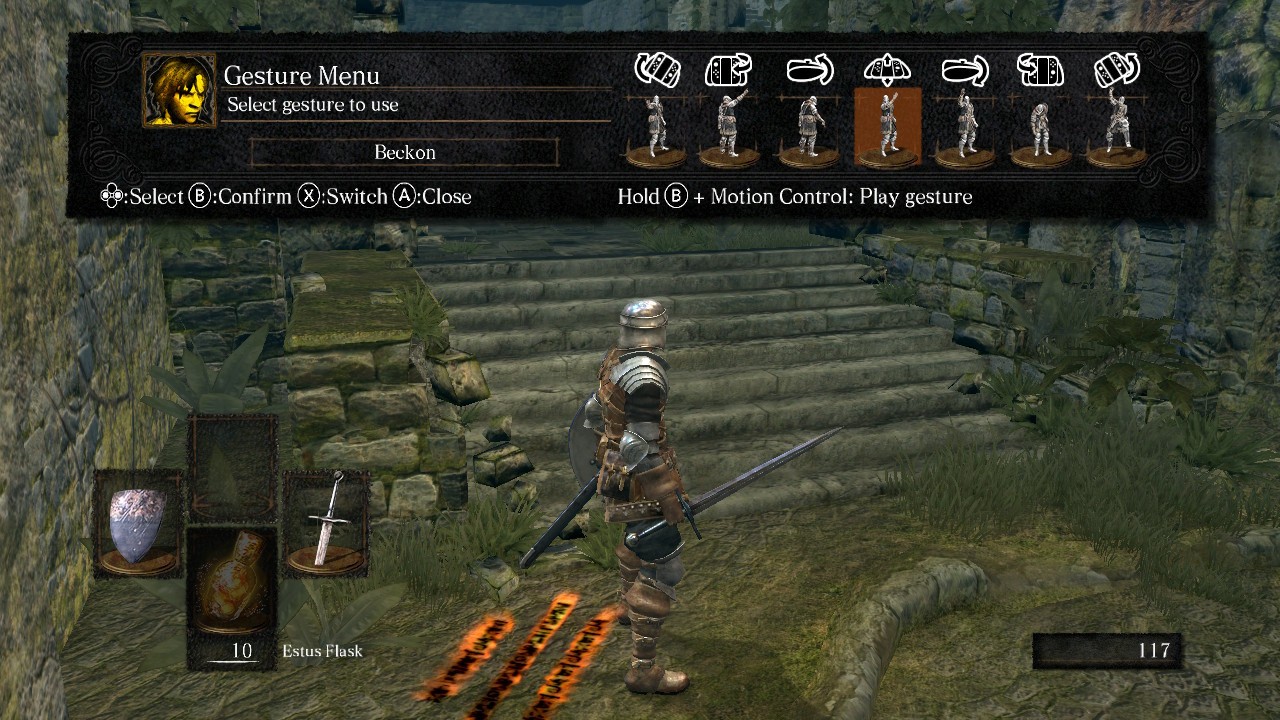The height and width of the screenshot is (720, 1280).
Task: Click the character portrait in the Gesture Menu
Action: tap(179, 90)
